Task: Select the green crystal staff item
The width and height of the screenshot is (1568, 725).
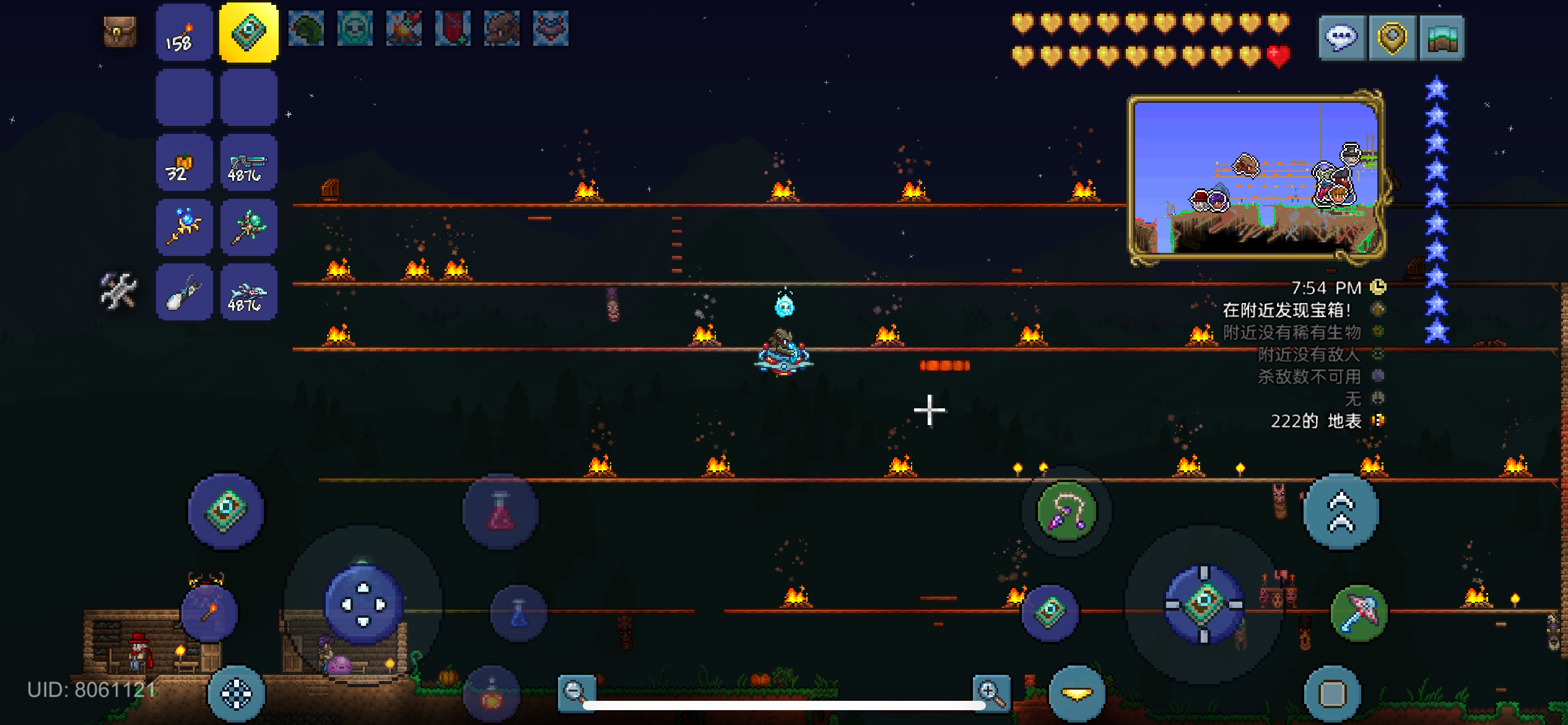Action: 248,227
